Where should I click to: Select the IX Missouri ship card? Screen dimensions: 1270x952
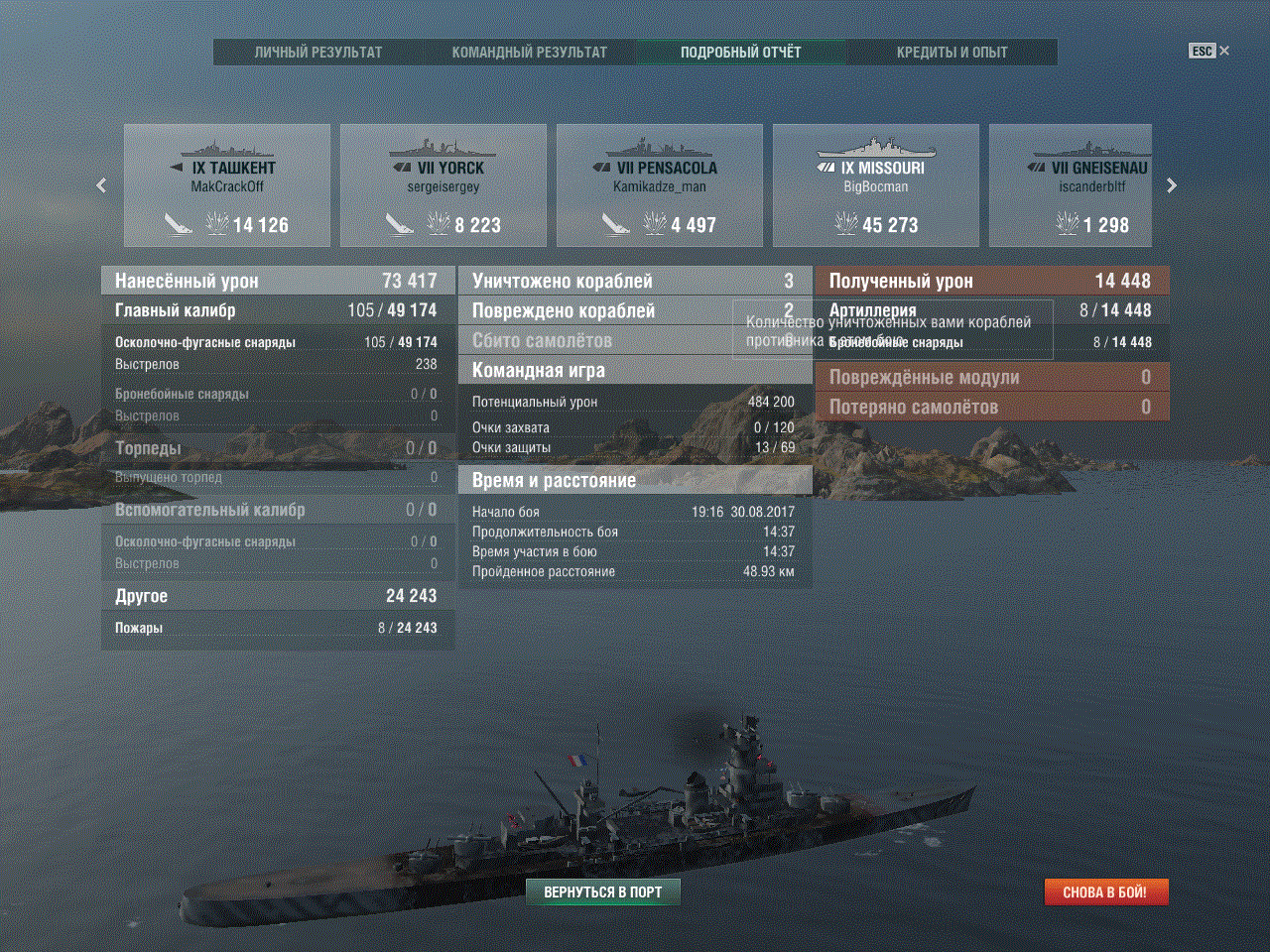[876, 185]
